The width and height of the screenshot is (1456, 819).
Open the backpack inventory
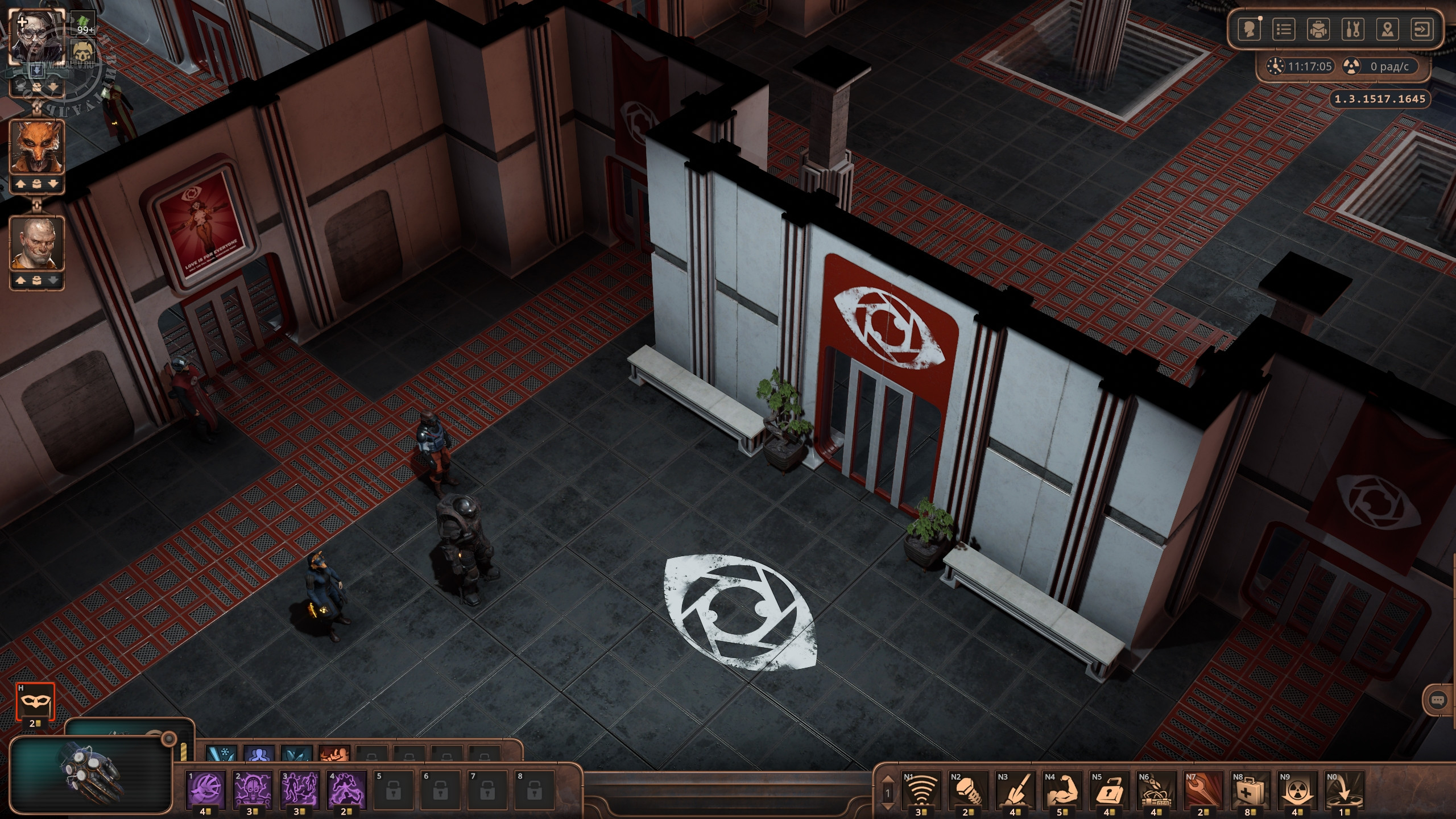1318,30
